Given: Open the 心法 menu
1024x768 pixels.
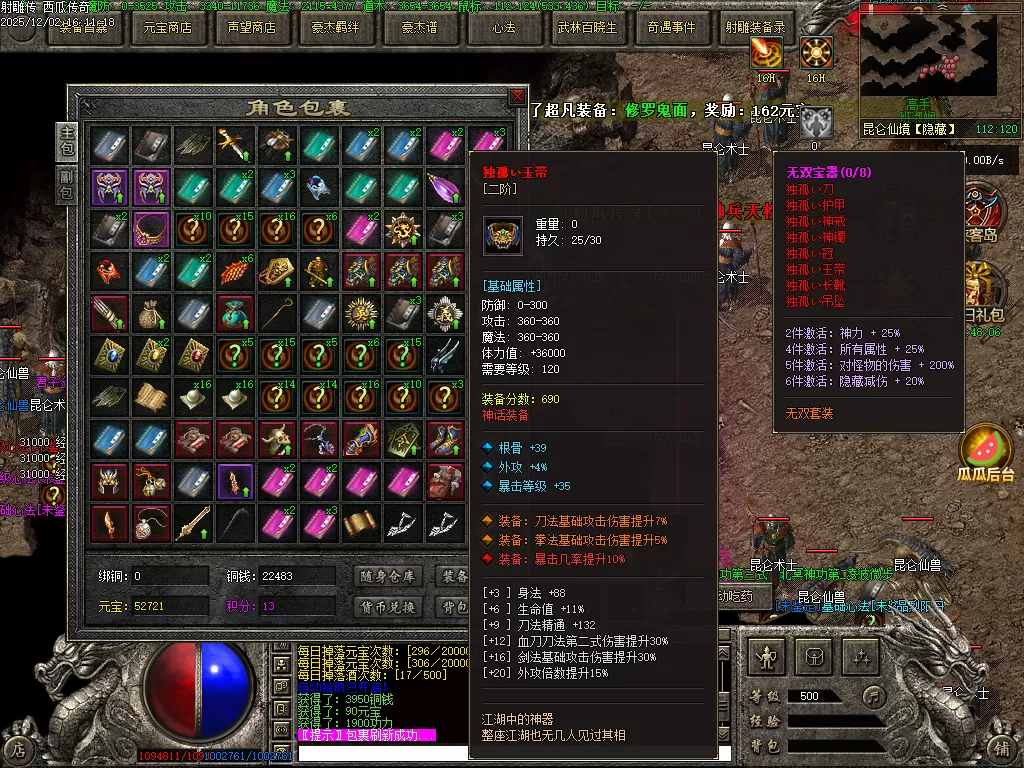Looking at the screenshot, I should 503,28.
